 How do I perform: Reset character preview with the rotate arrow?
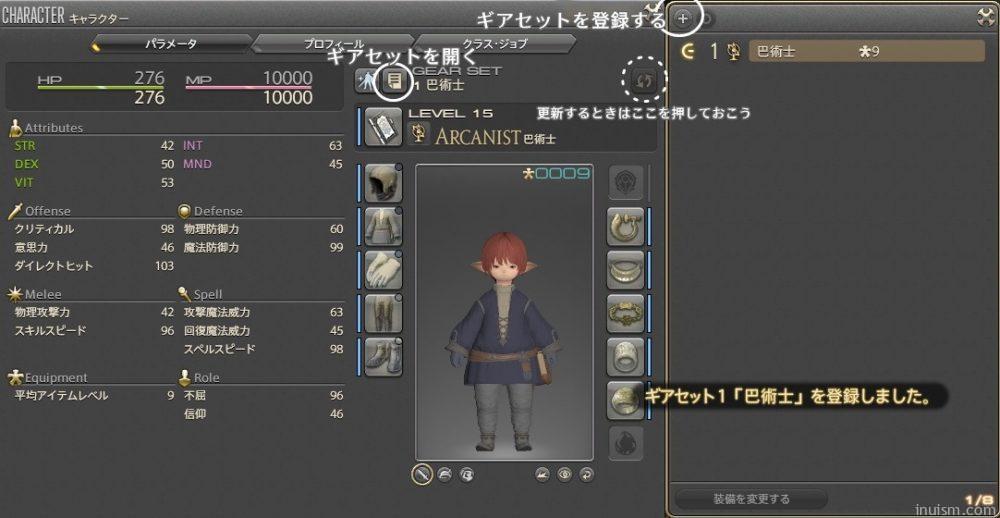(586, 474)
